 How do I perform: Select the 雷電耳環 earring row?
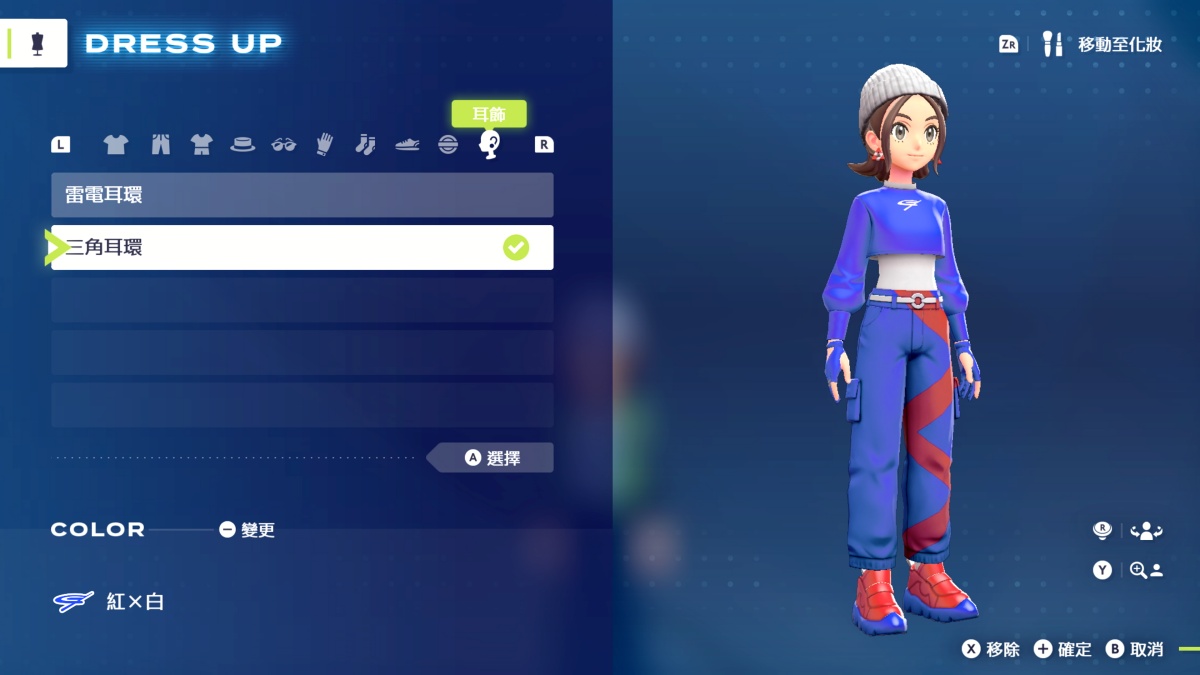[x=302, y=195]
